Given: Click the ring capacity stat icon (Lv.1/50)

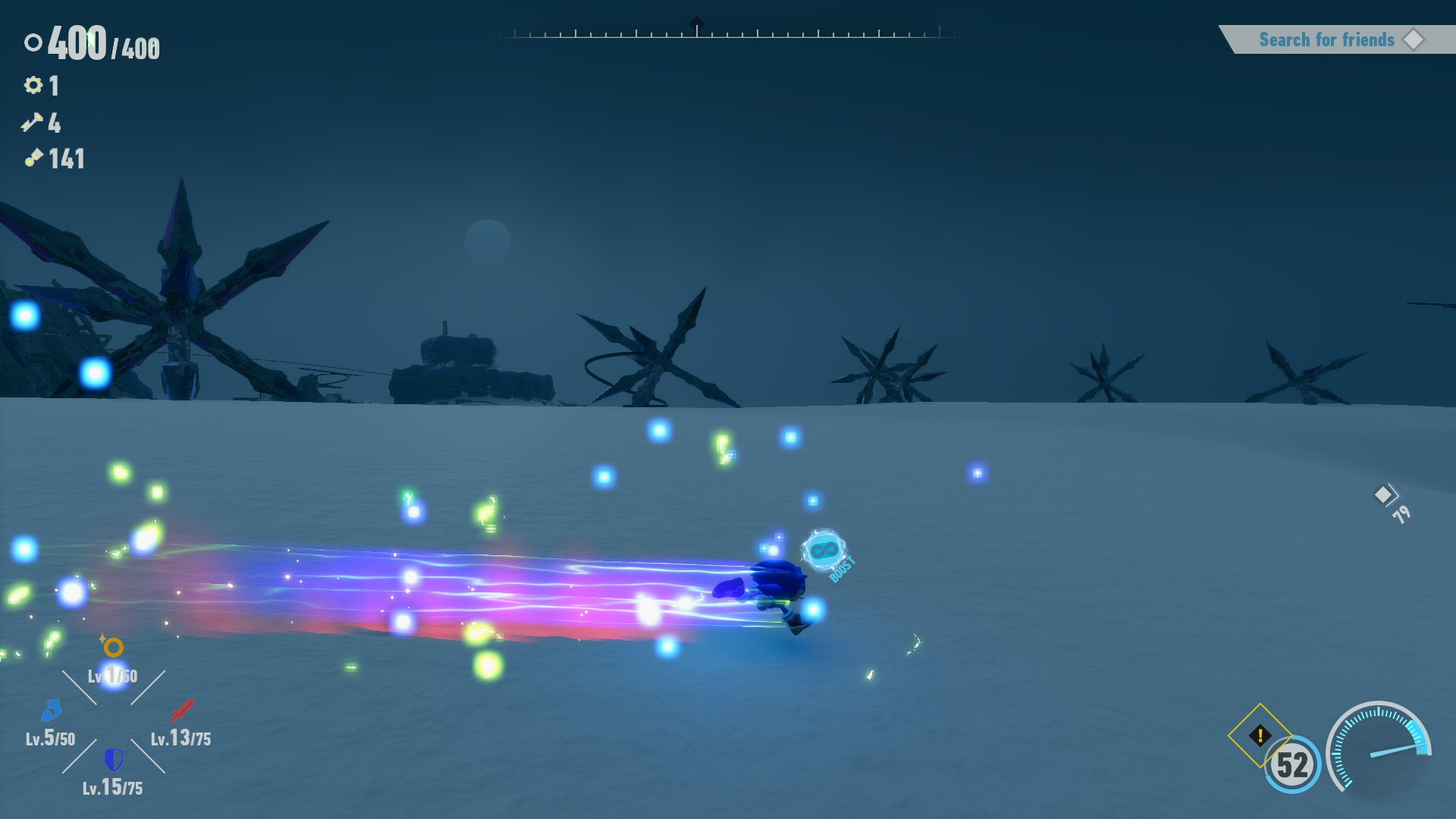Looking at the screenshot, I should coord(112,648).
